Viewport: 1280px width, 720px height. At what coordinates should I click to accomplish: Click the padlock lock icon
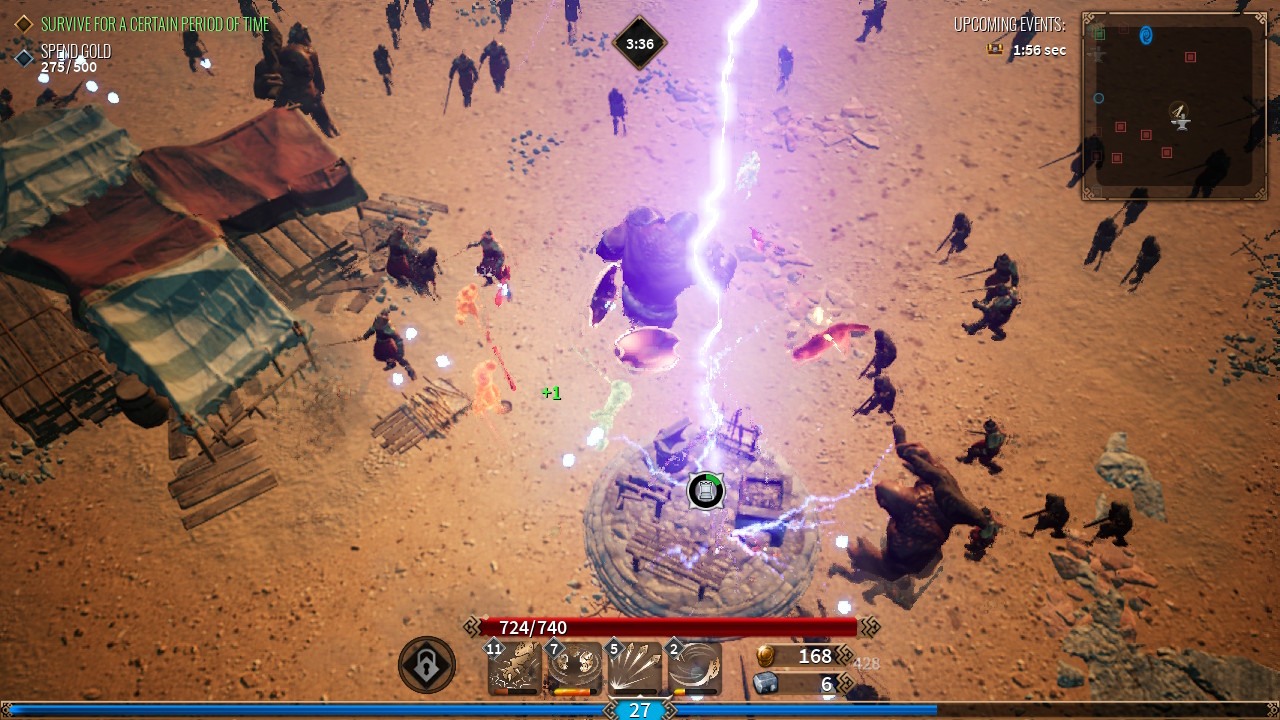[x=427, y=665]
